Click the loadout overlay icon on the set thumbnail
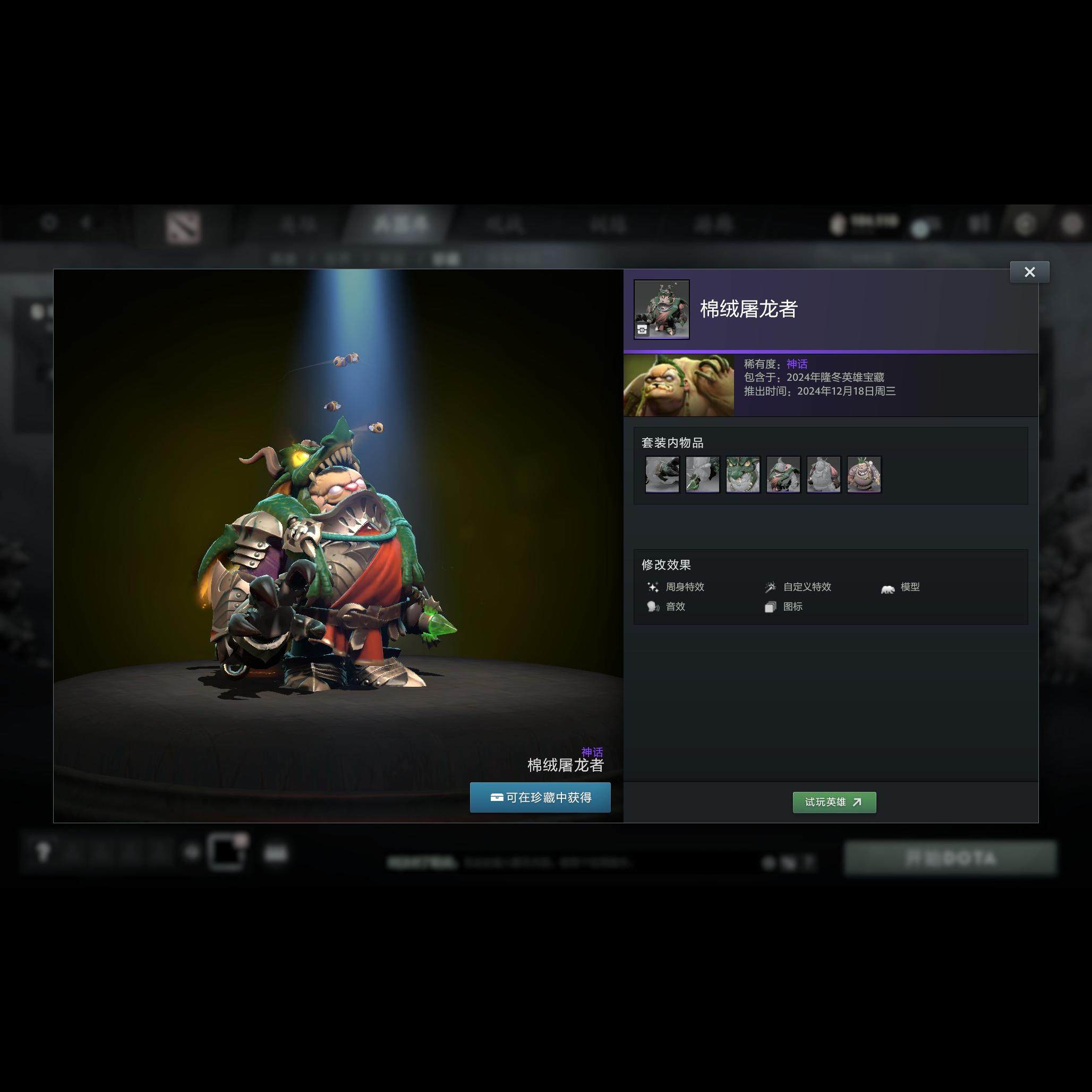 click(642, 329)
